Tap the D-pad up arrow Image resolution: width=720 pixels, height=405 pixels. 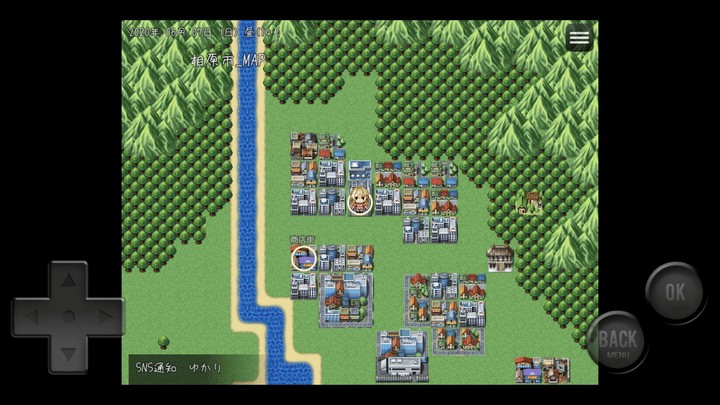click(68, 280)
